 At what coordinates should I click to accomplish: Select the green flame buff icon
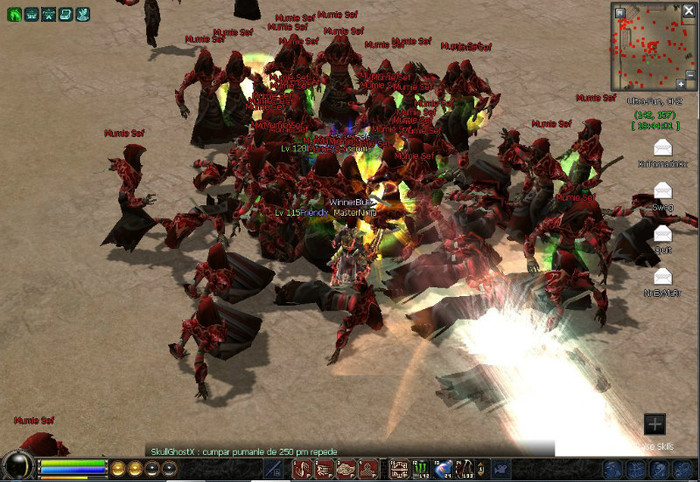pos(16,14)
